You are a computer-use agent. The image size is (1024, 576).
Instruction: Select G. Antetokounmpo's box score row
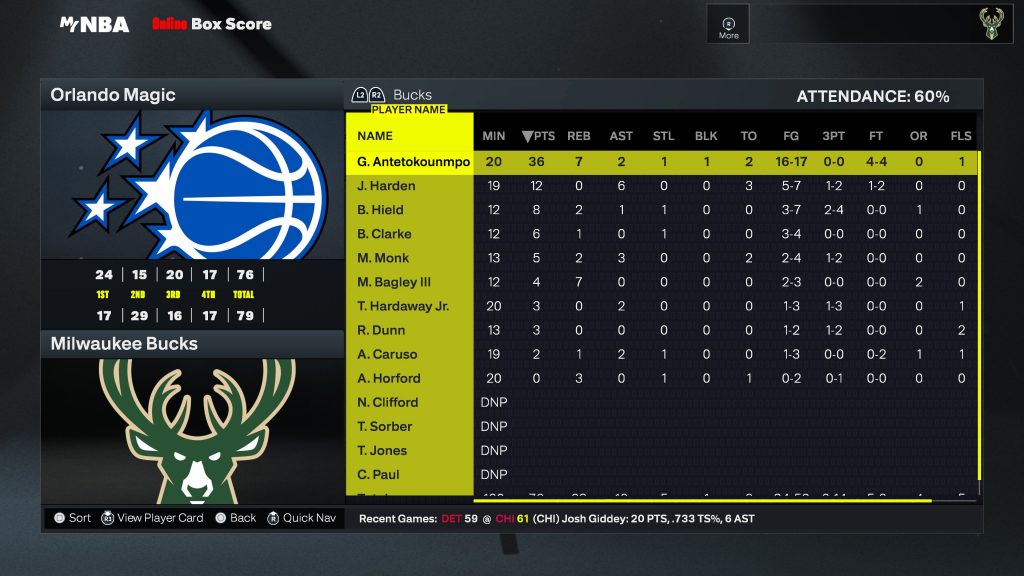click(x=413, y=162)
